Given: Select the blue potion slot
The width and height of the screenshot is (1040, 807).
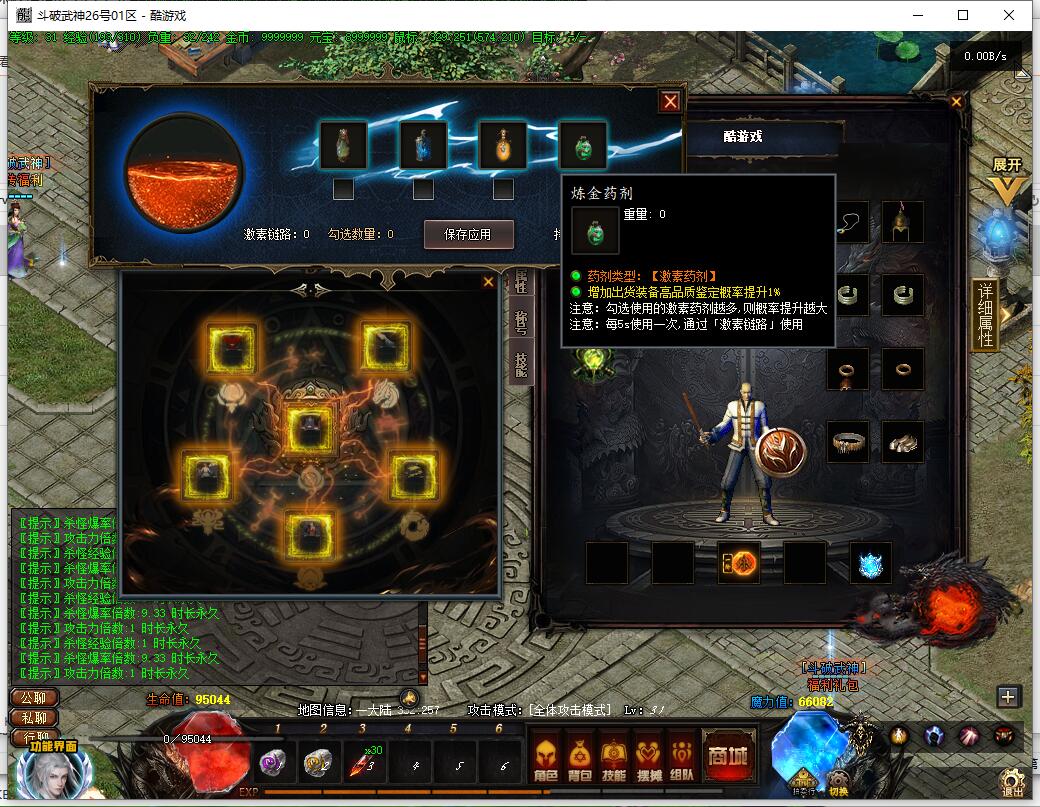Looking at the screenshot, I should click(423, 146).
